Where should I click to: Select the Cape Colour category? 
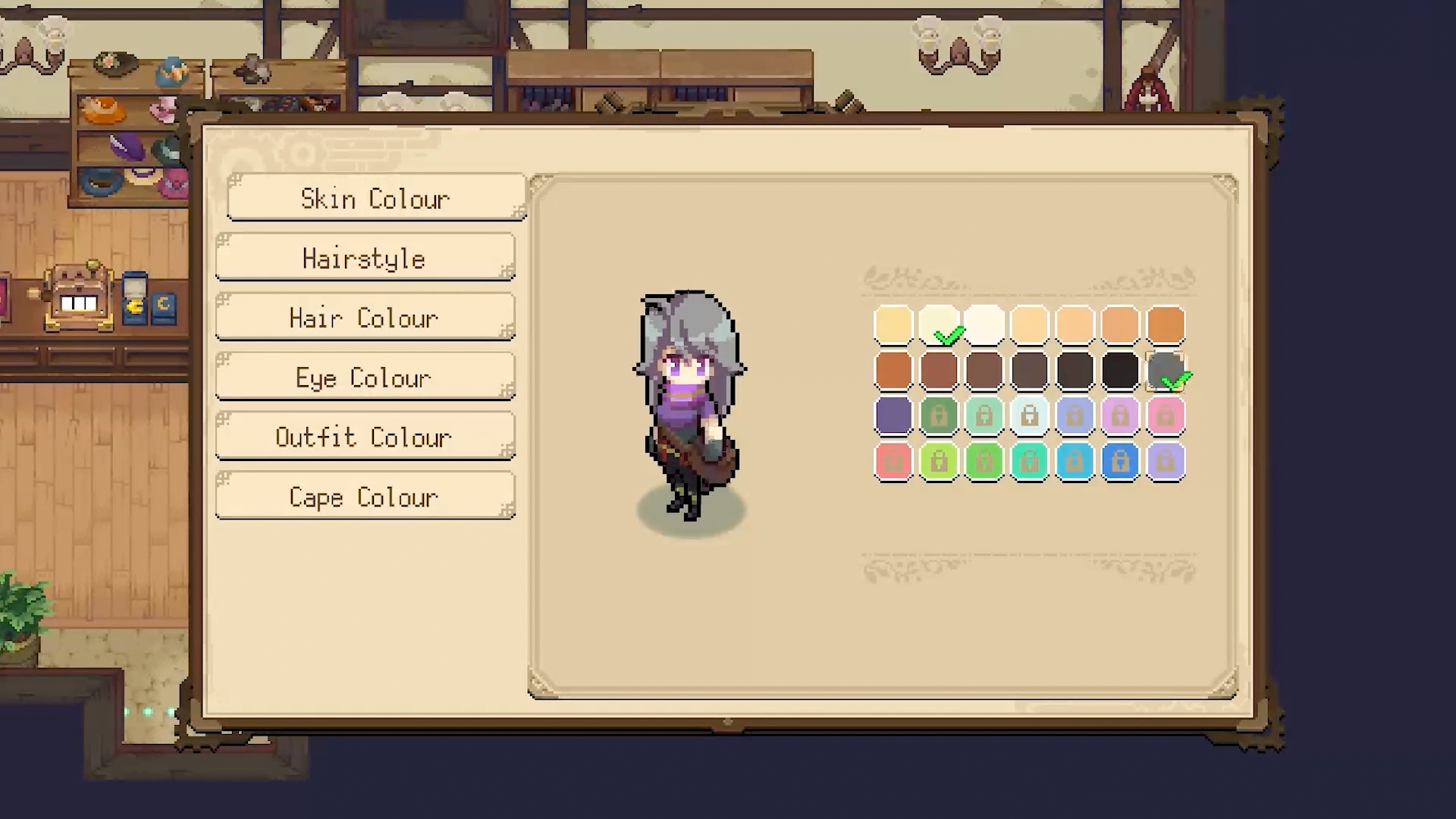tap(365, 497)
